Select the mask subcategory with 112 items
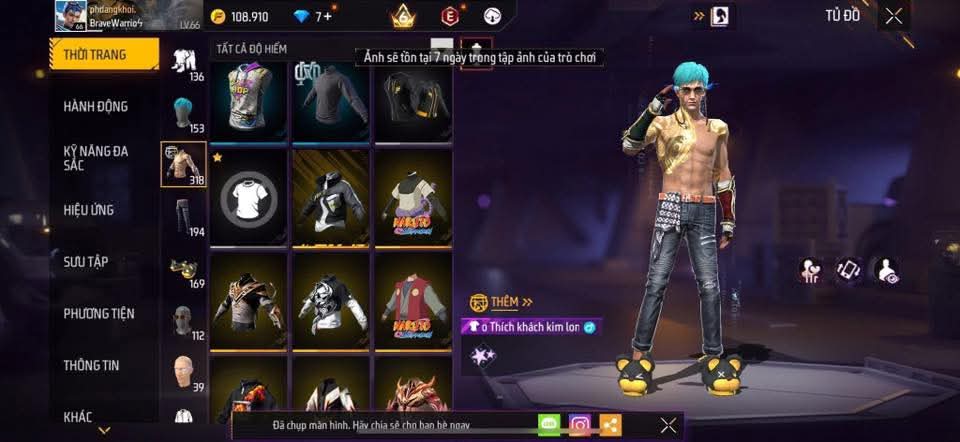960x442 pixels. click(x=183, y=321)
